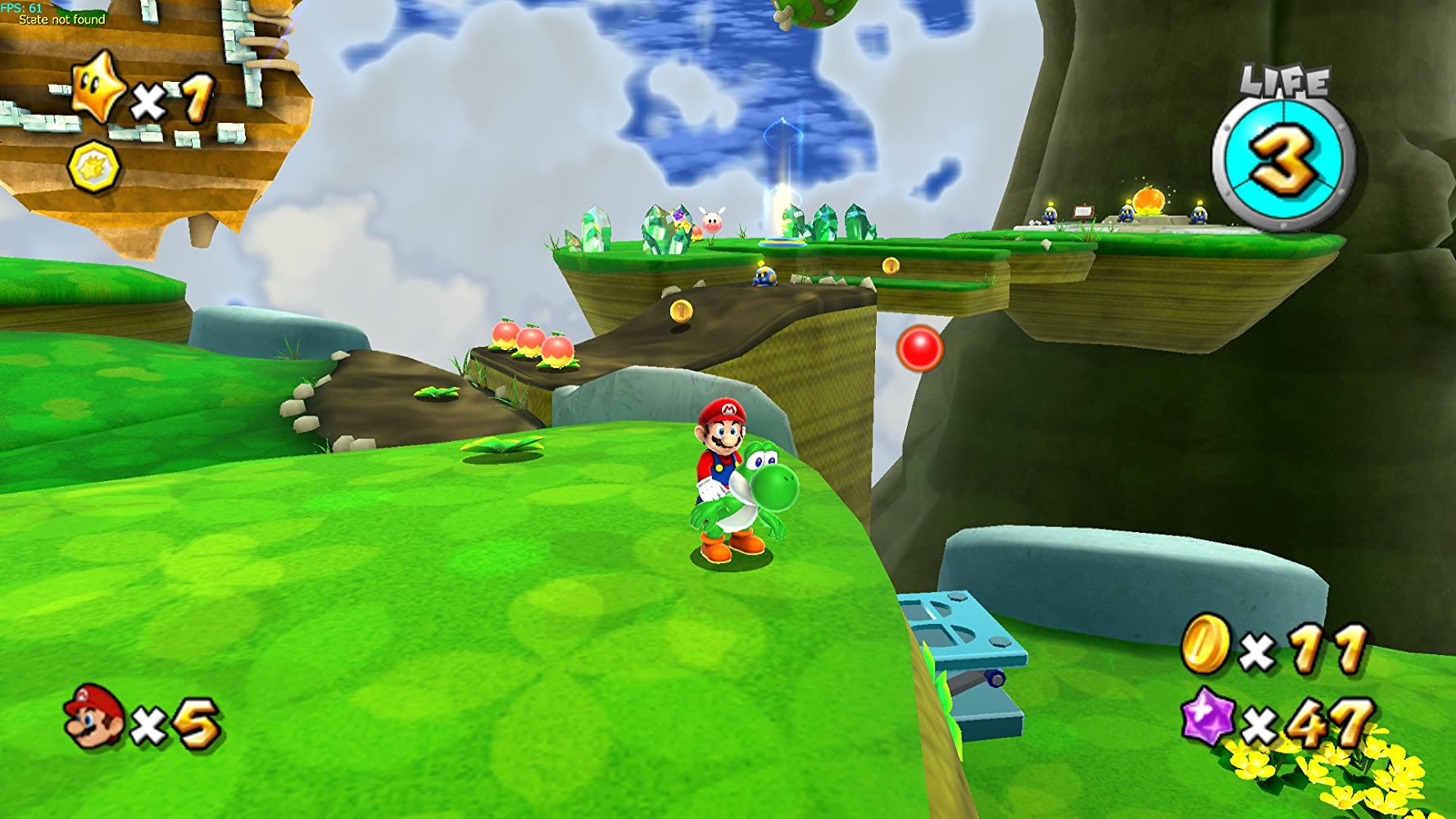Click the Comet Medal icon

click(94, 166)
